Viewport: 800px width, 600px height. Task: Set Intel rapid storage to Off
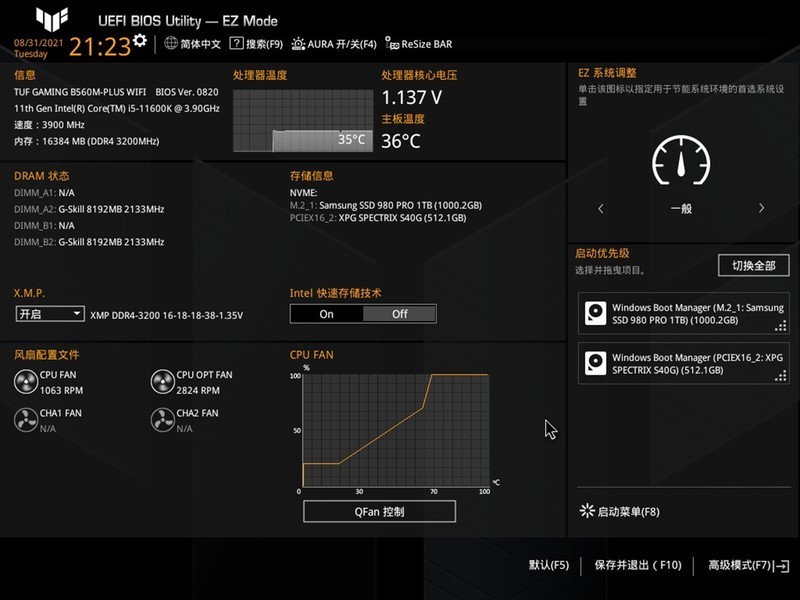coord(399,314)
